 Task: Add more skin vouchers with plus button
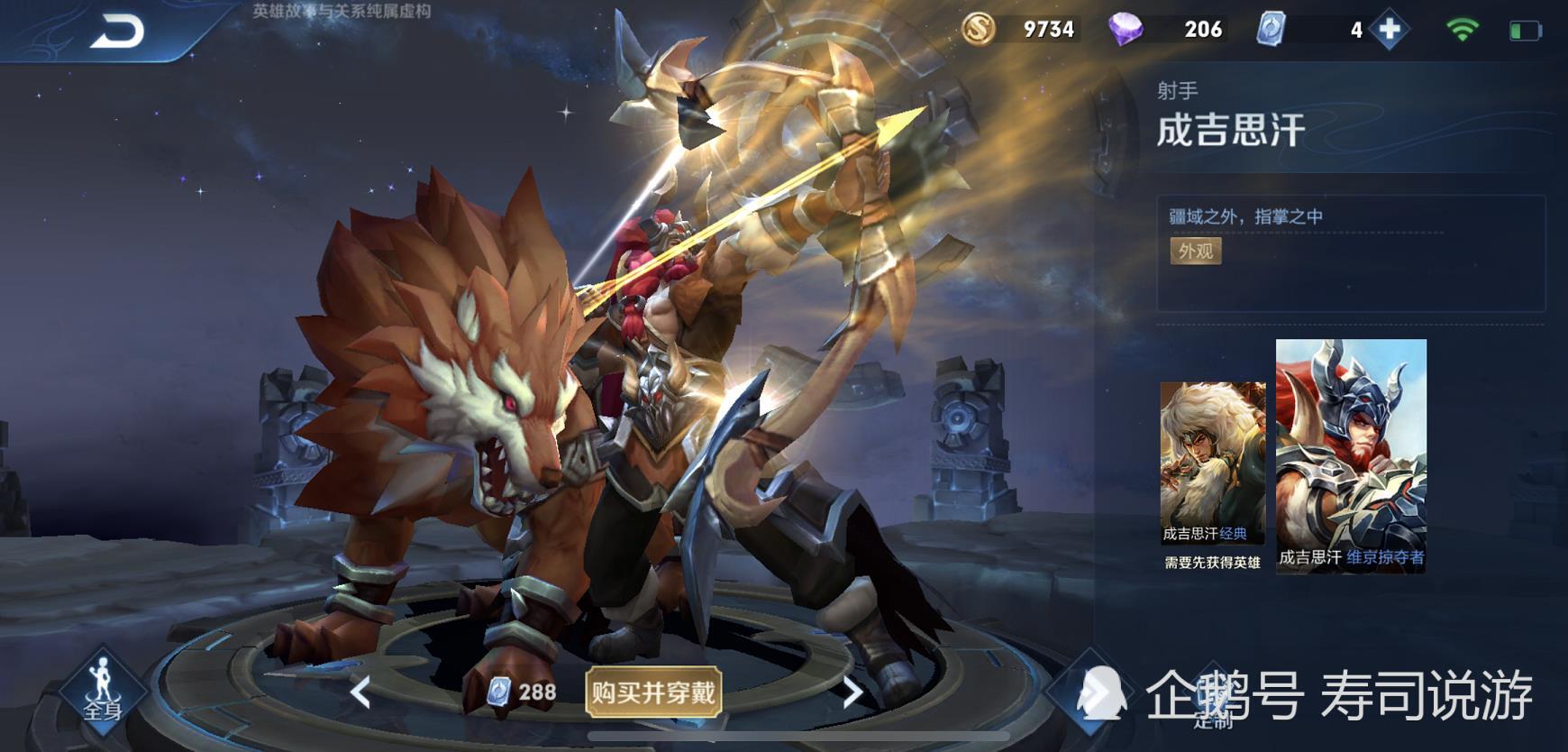1390,30
